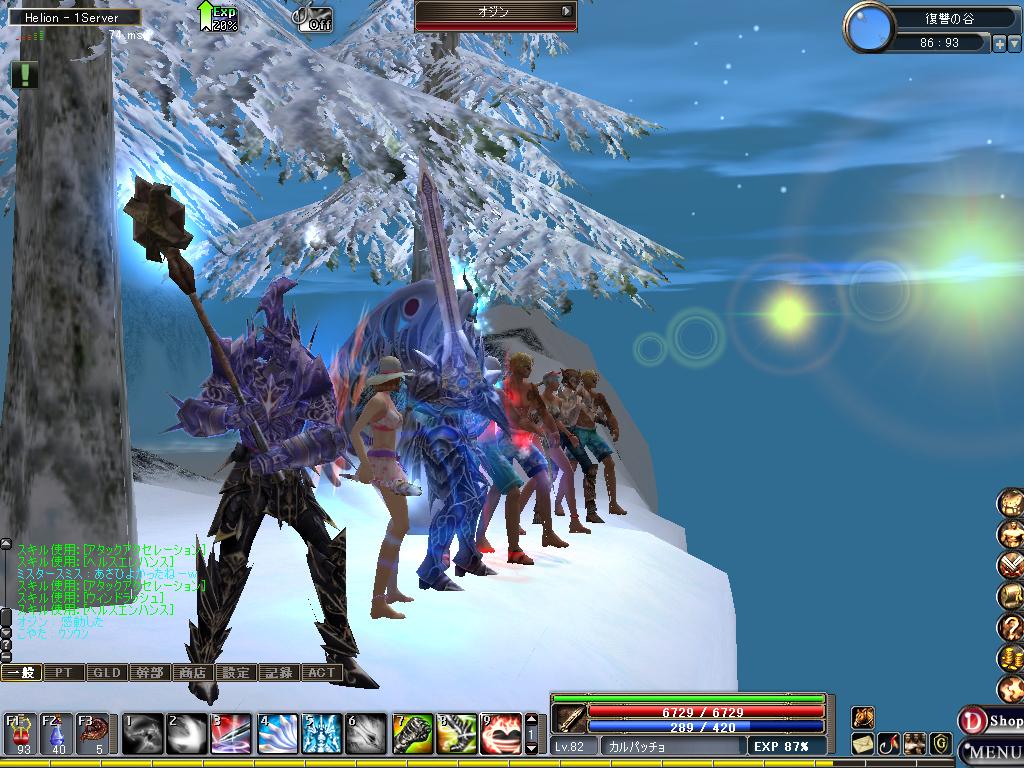Image resolution: width=1024 pixels, height=768 pixels.
Task: Open the mail envelope icon
Action: [x=863, y=744]
